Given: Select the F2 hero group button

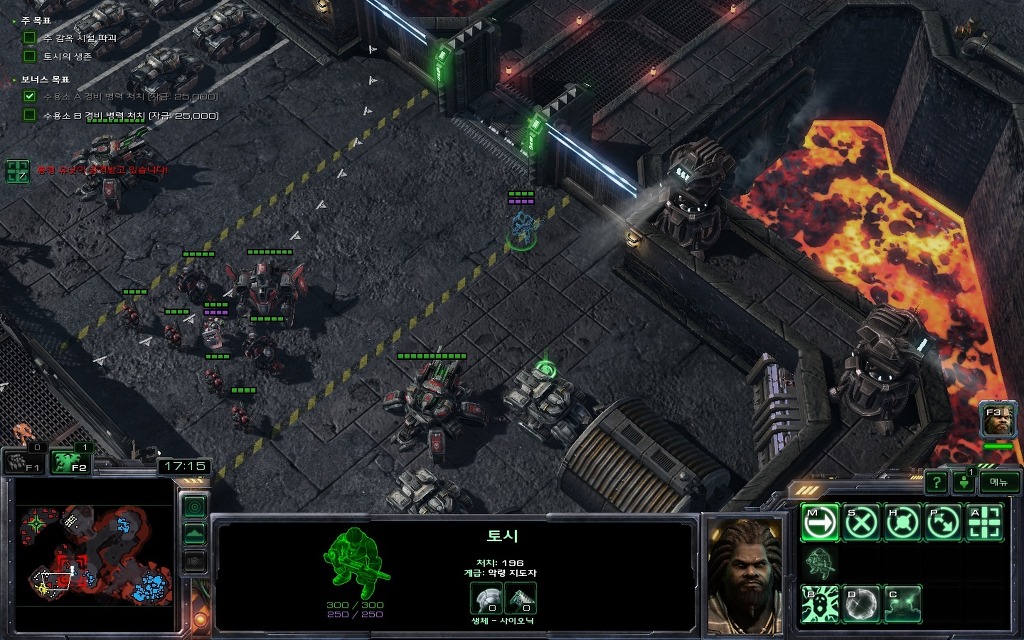Looking at the screenshot, I should [71, 461].
